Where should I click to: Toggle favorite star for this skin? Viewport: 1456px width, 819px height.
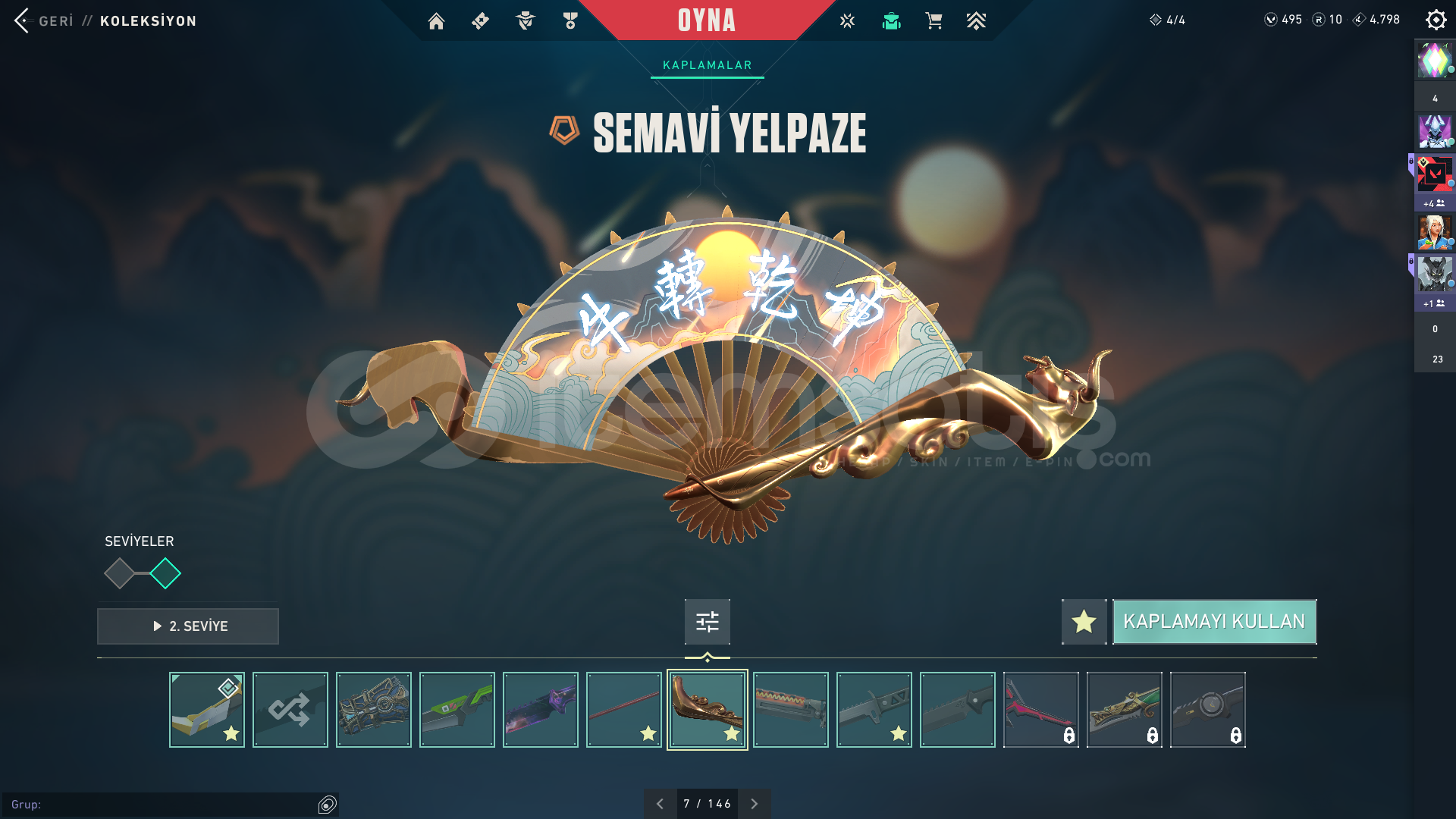coord(1084,622)
